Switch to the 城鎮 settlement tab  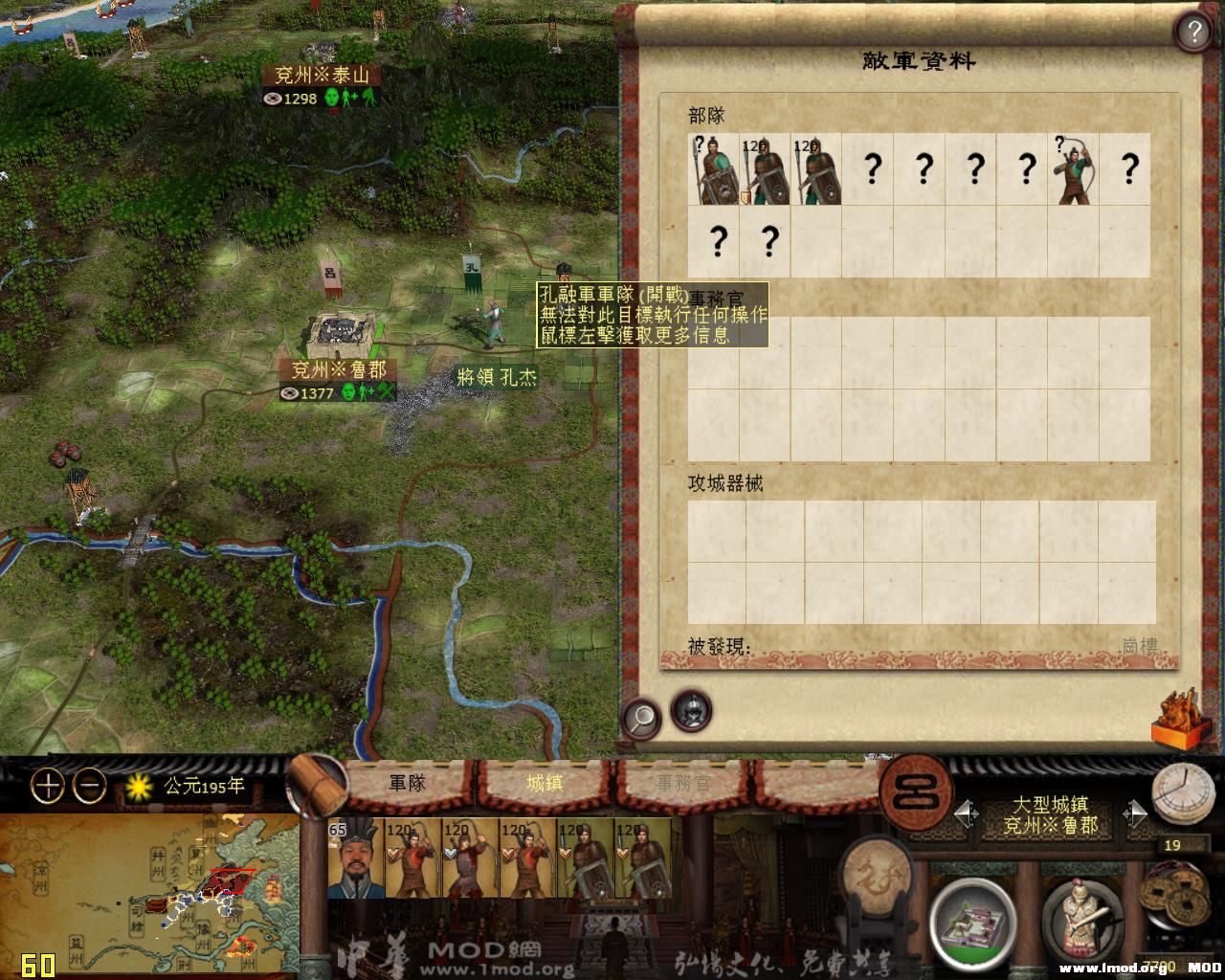point(546,783)
